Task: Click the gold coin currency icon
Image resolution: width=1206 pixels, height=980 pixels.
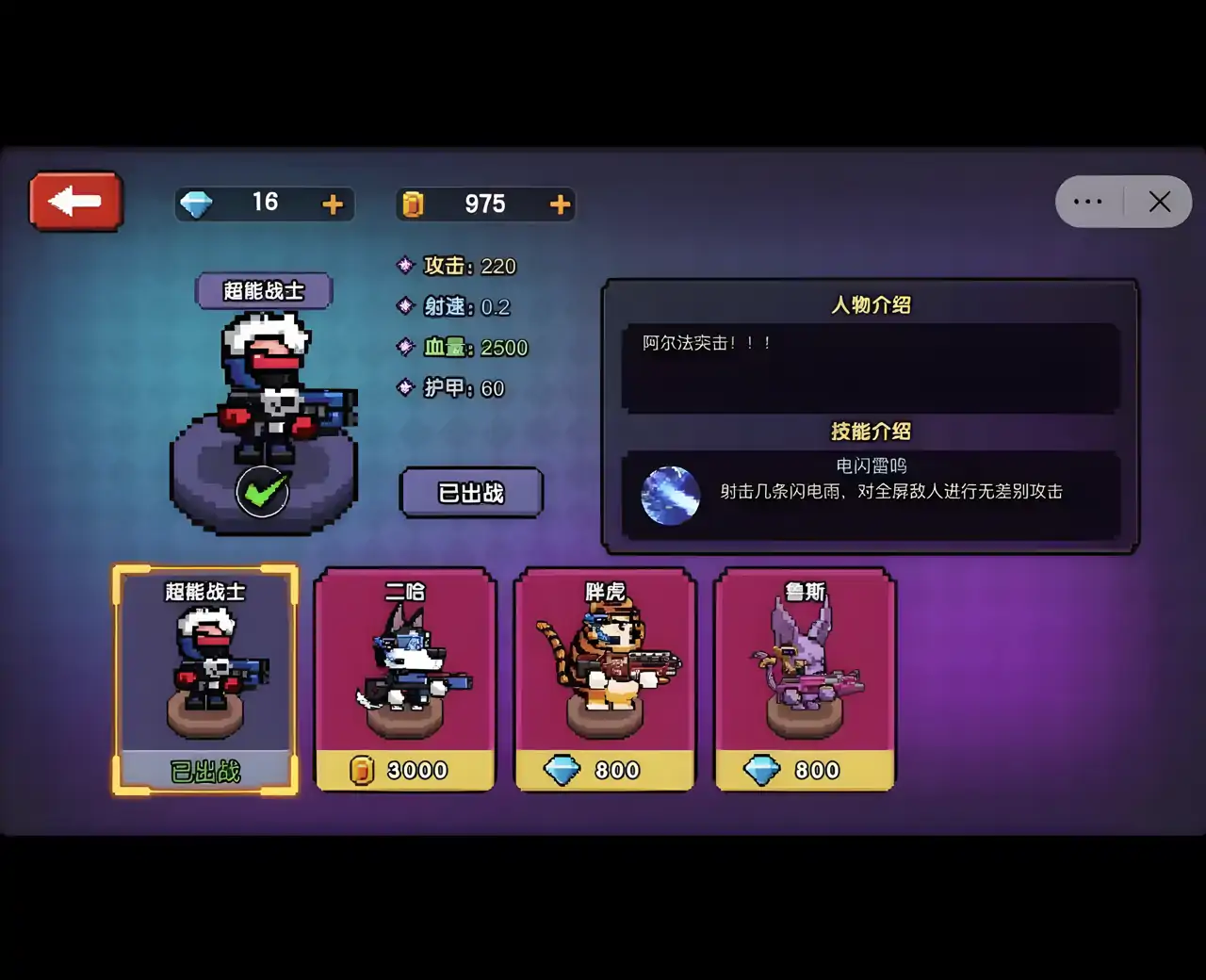Action: pyautogui.click(x=414, y=204)
